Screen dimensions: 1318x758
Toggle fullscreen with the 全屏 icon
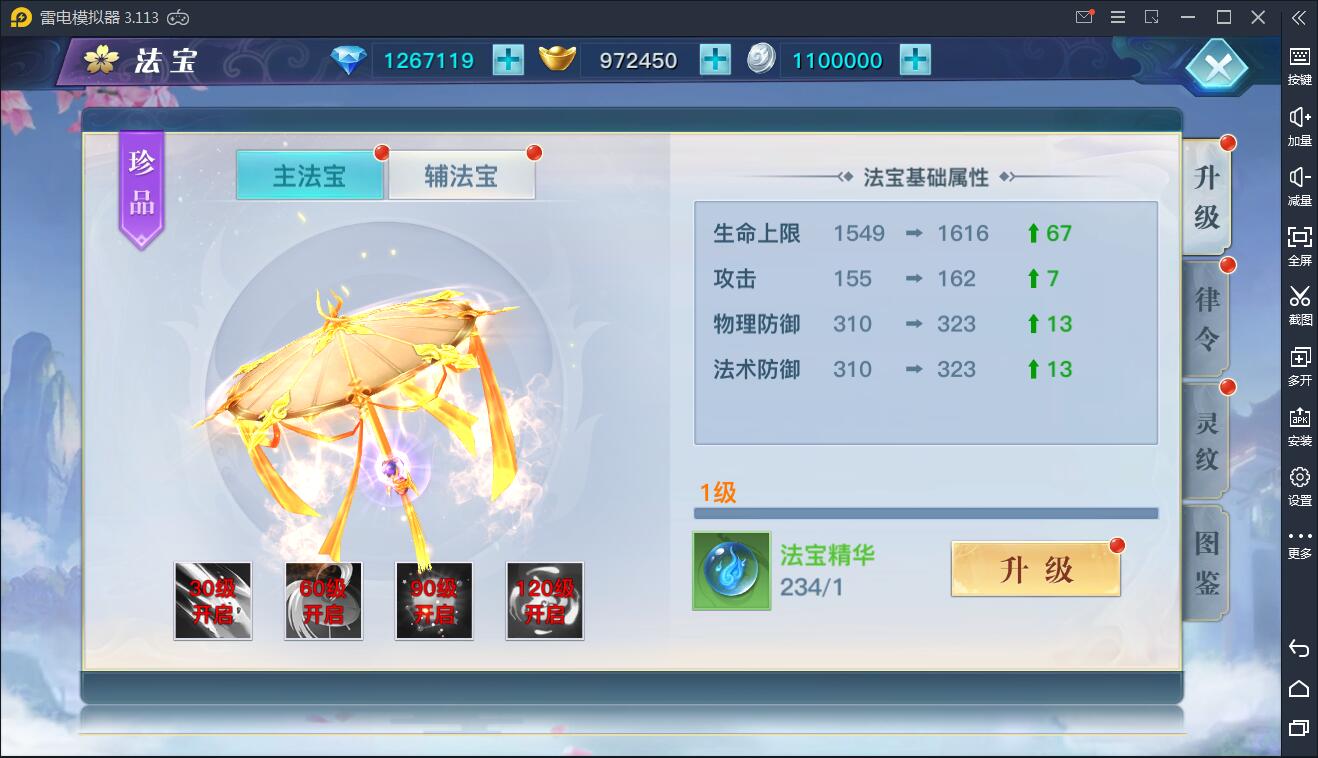[x=1299, y=247]
